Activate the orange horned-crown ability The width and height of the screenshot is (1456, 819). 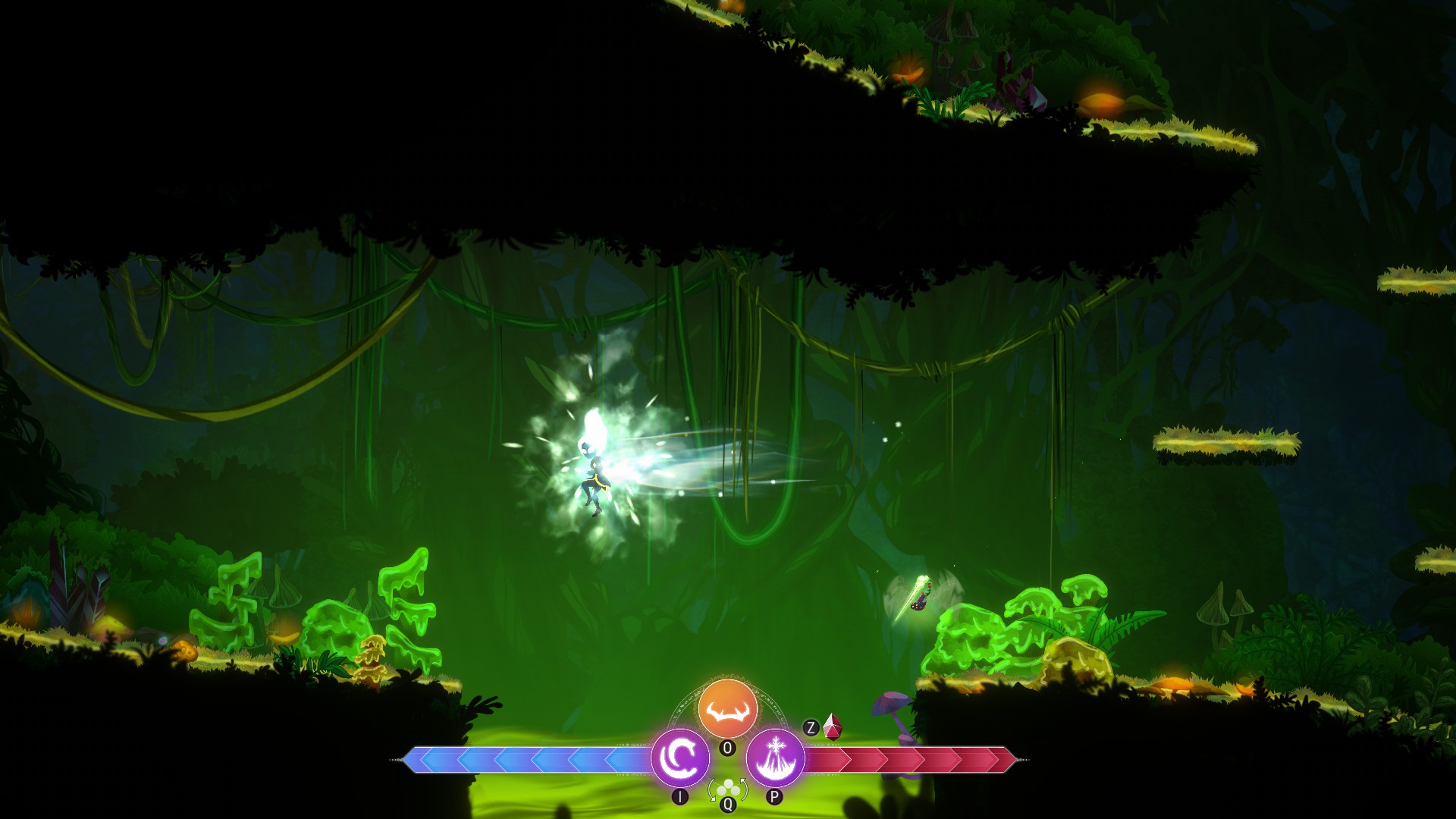click(727, 709)
